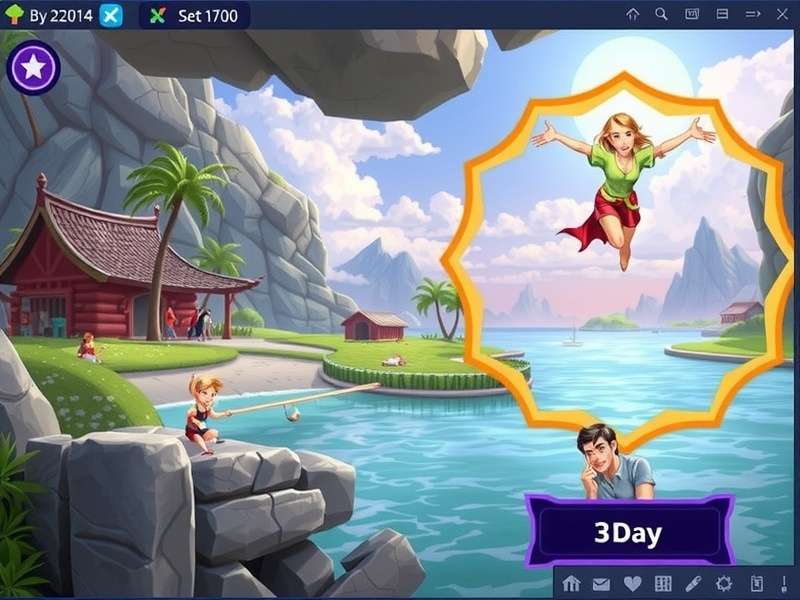Click the up-arrow home icon in the top bar

click(x=632, y=14)
